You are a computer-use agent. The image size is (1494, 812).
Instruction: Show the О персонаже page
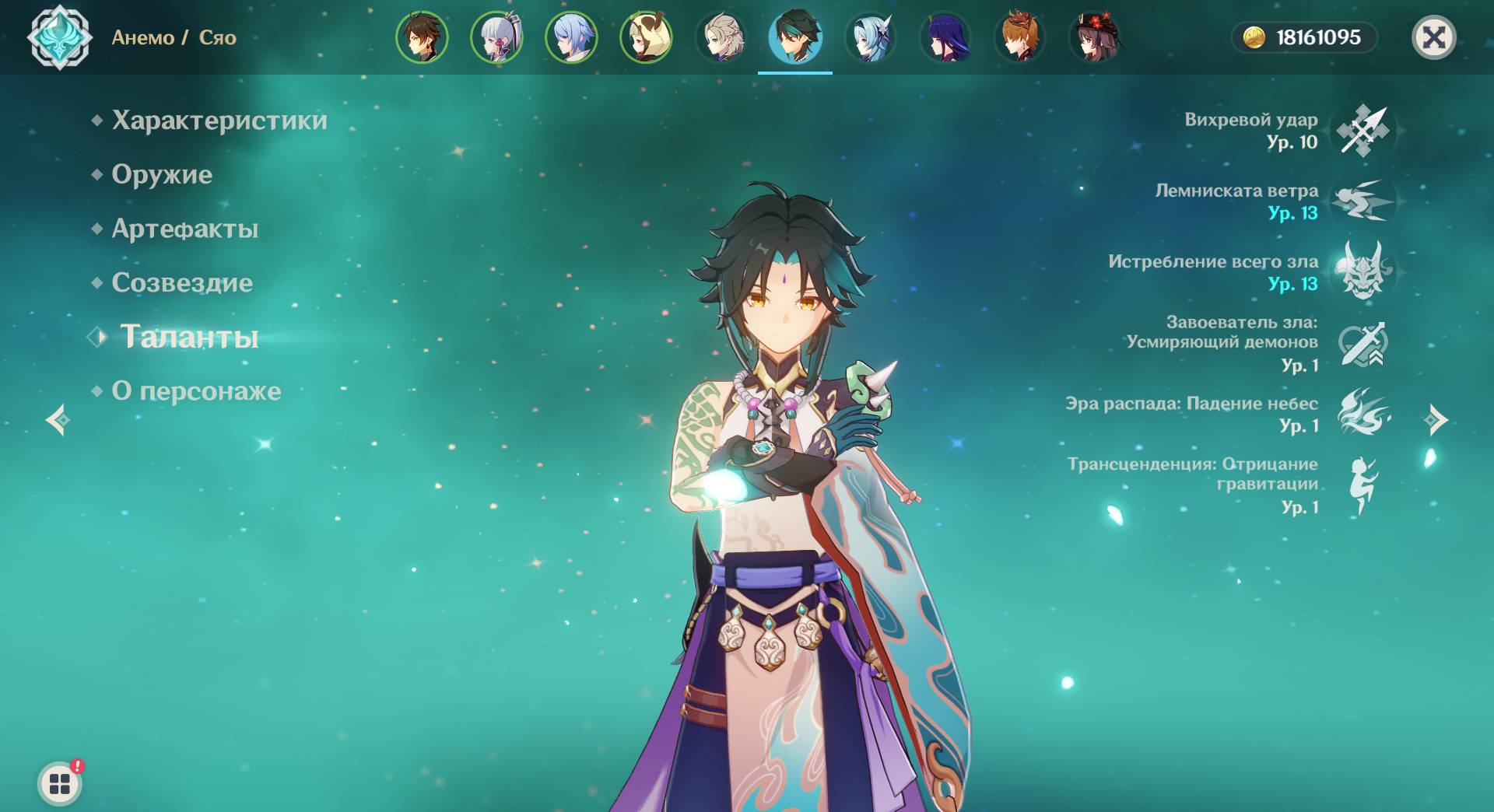click(x=196, y=391)
